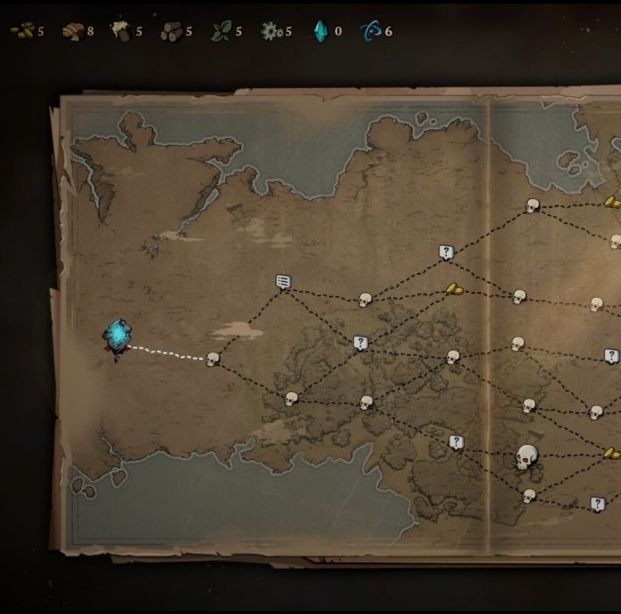Select the skull node on the white dashed path
The image size is (621, 614).
tap(212, 359)
